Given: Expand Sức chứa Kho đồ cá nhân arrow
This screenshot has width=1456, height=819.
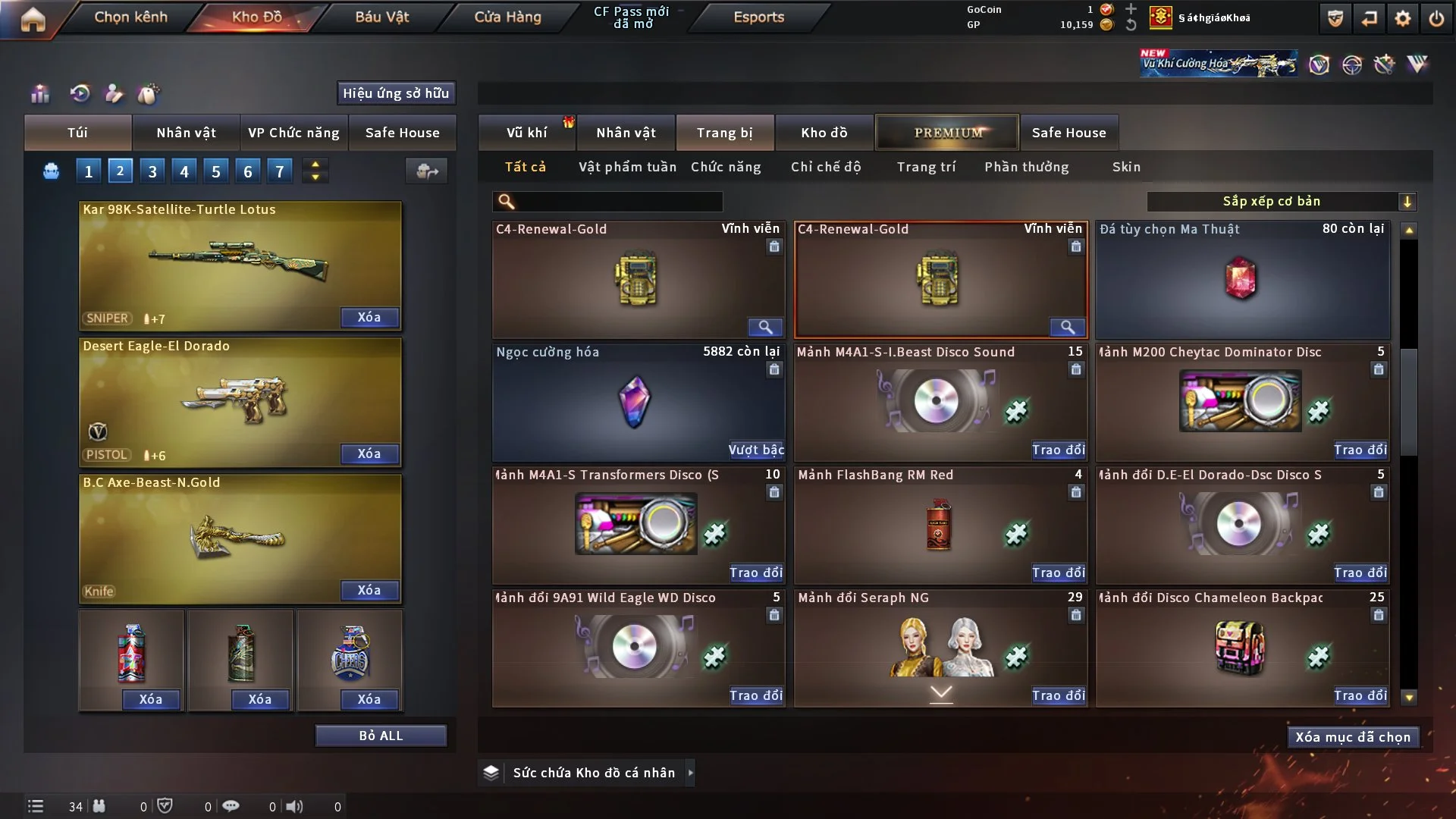Looking at the screenshot, I should point(690,773).
